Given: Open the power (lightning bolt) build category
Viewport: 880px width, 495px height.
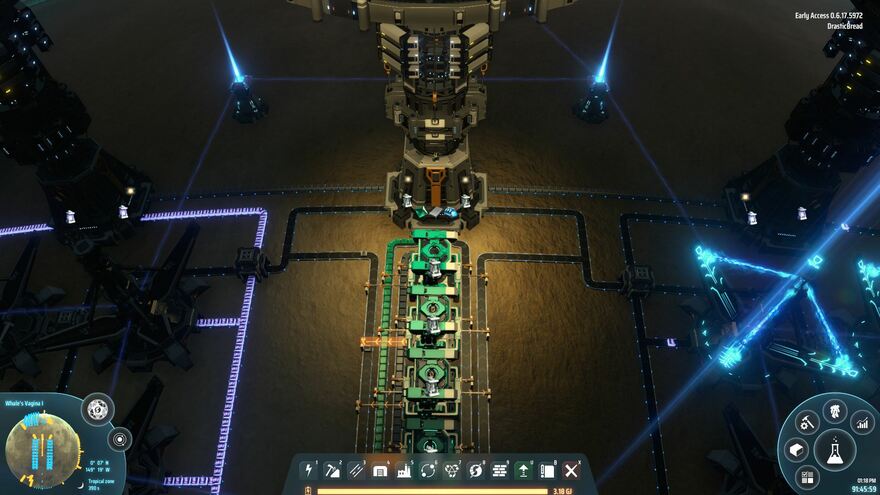Looking at the screenshot, I should point(310,470).
